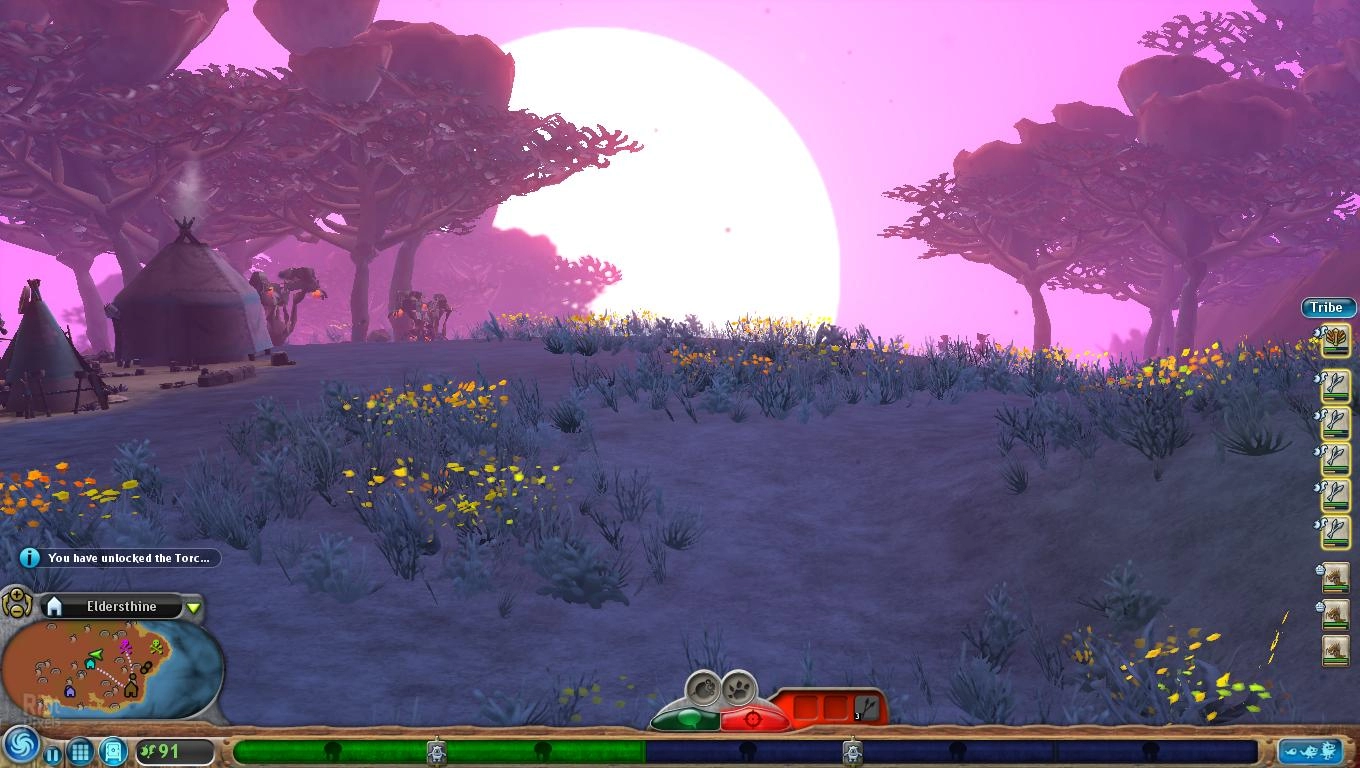Switch to the green social stance
The width and height of the screenshot is (1360, 768).
coord(685,718)
